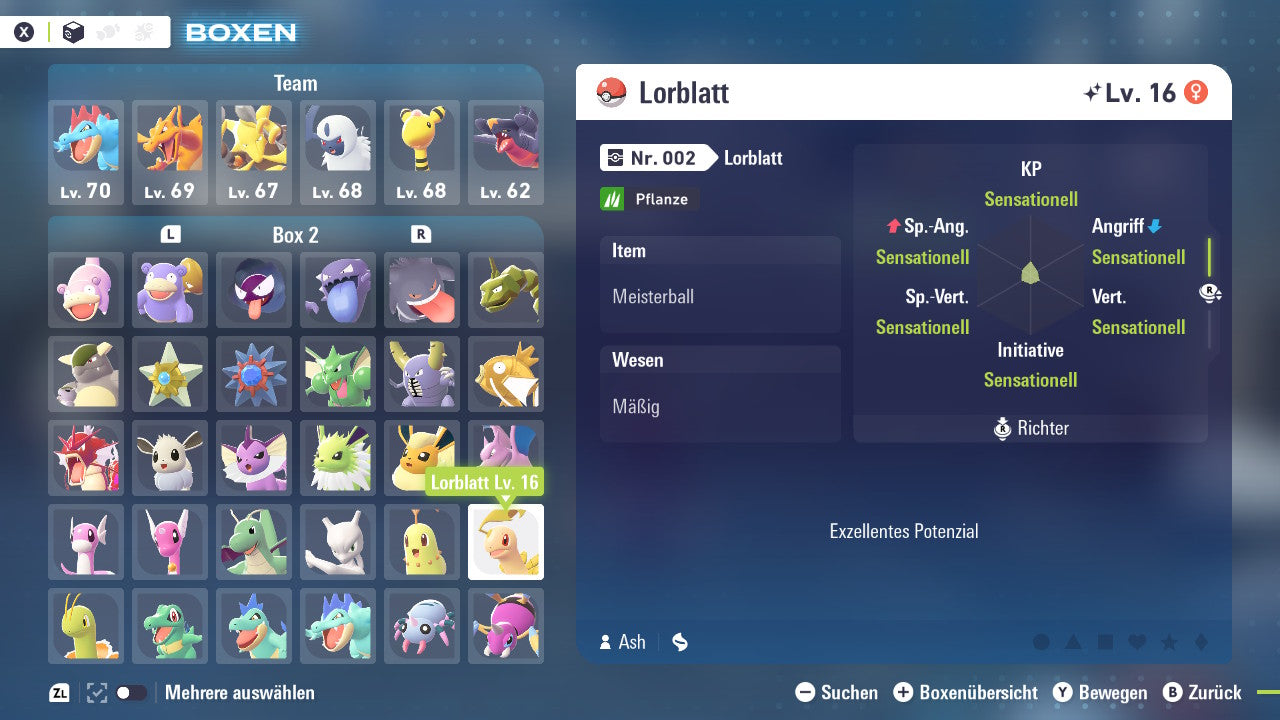Screen dimensions: 1280x720
Task: Open the Boxenübersicht
Action: tap(965, 691)
